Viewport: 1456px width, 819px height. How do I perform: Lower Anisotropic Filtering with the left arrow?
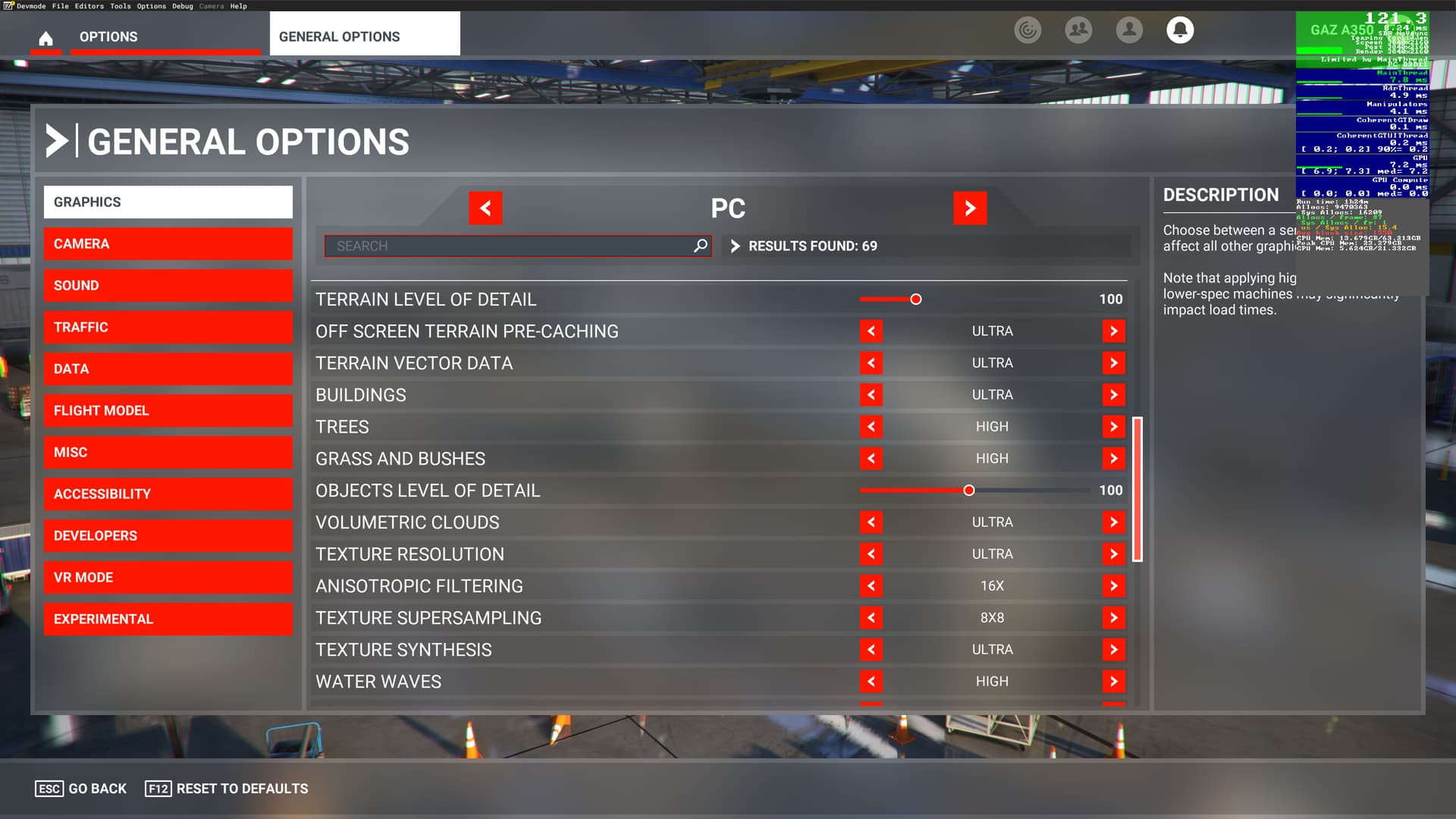[x=872, y=585]
